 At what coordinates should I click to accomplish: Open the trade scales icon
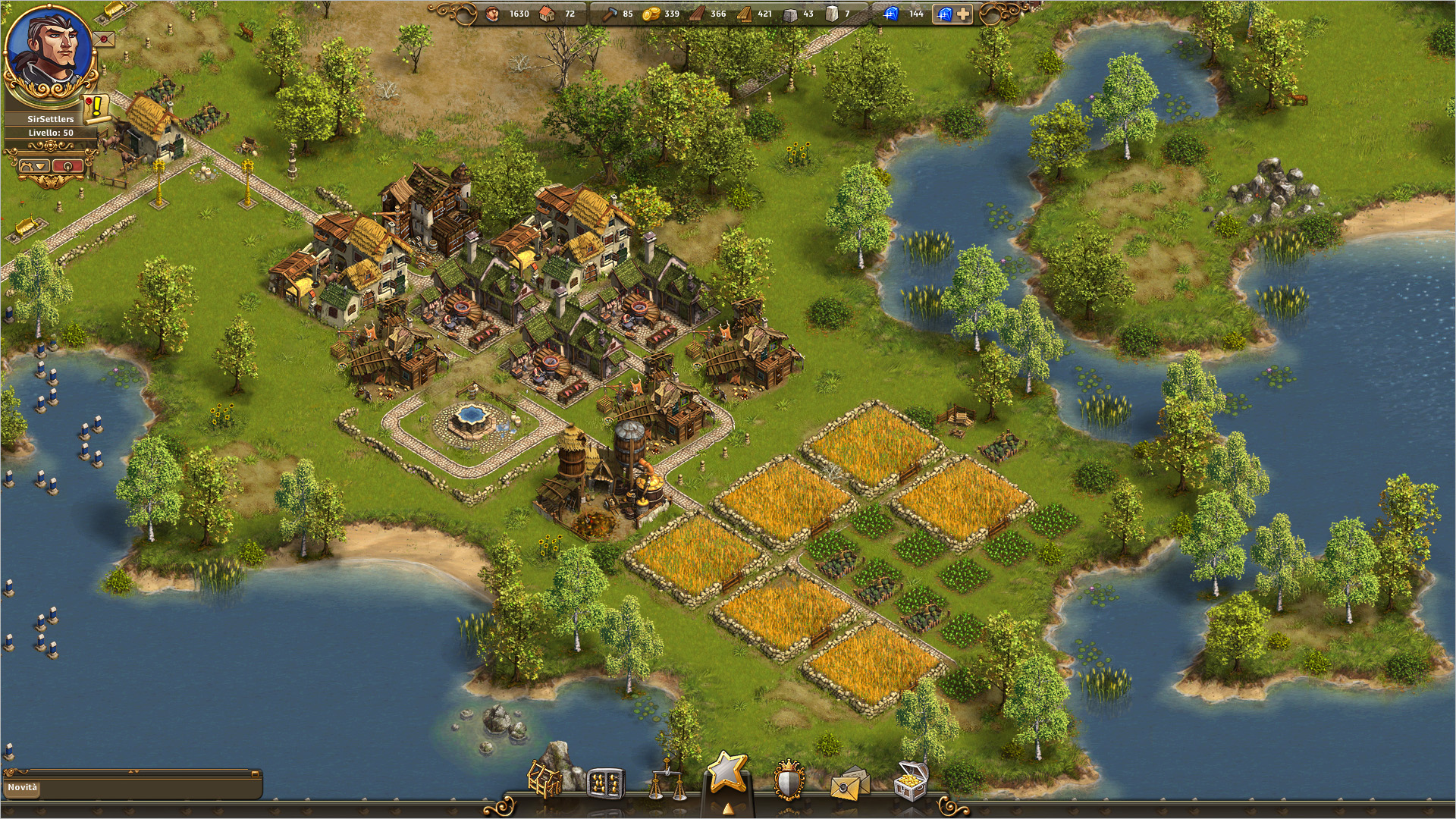point(667,781)
